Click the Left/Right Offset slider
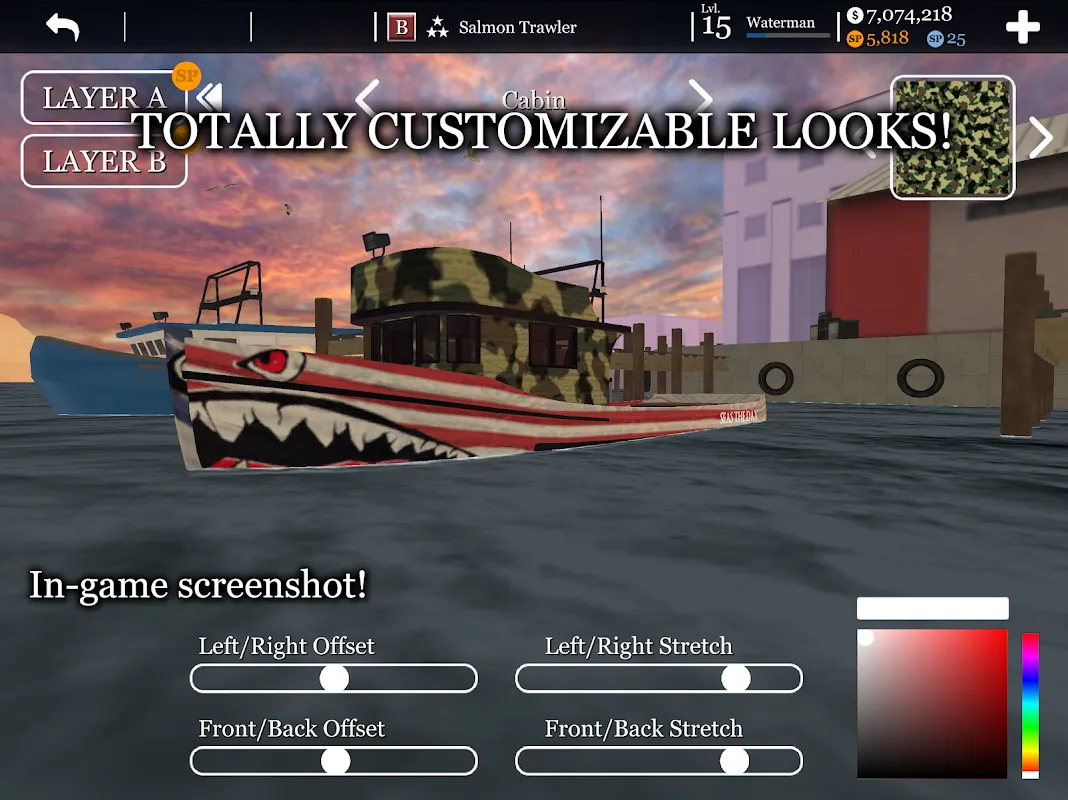The height and width of the screenshot is (800, 1068). (334, 679)
